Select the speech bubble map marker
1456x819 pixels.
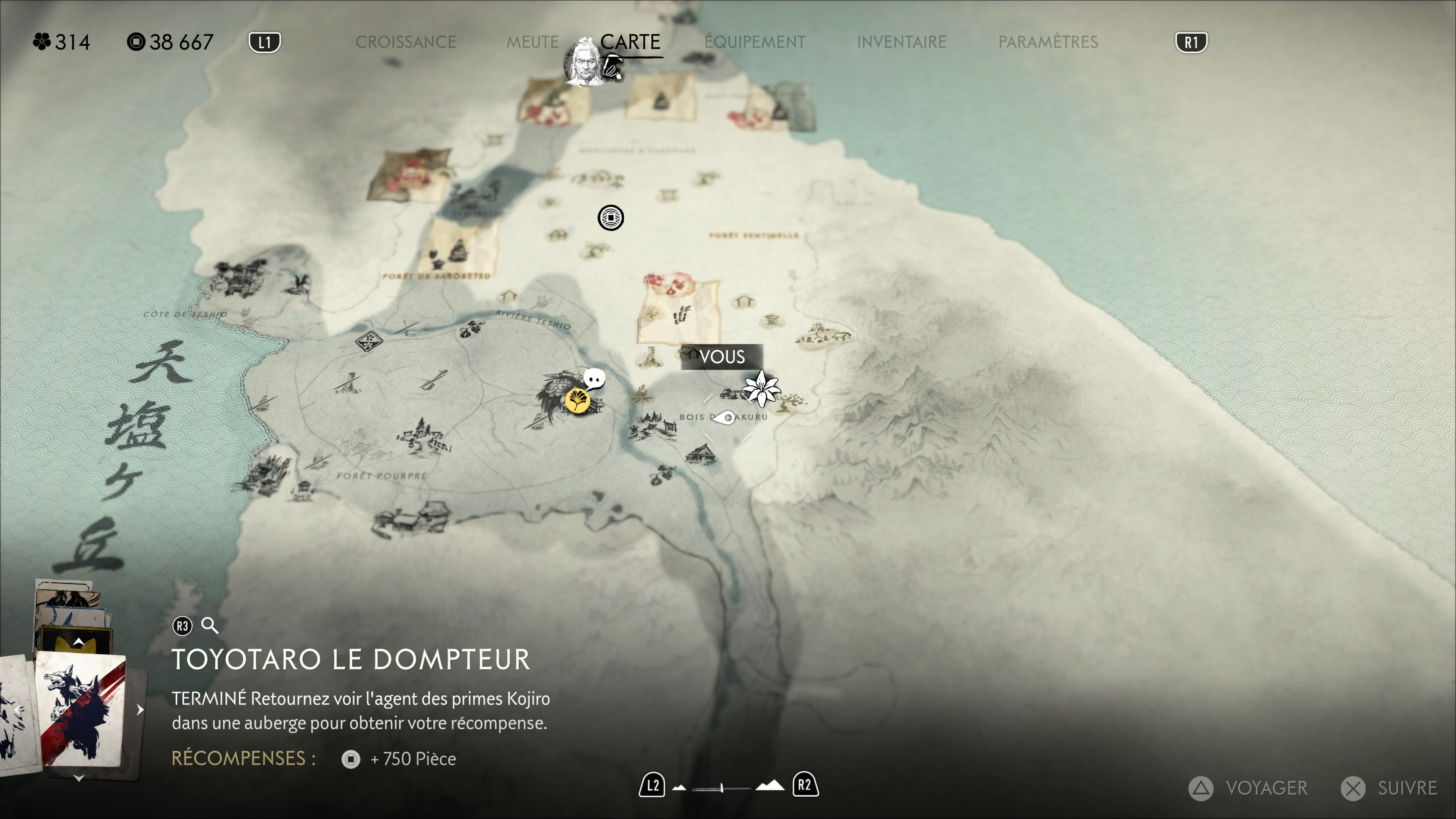point(593,379)
